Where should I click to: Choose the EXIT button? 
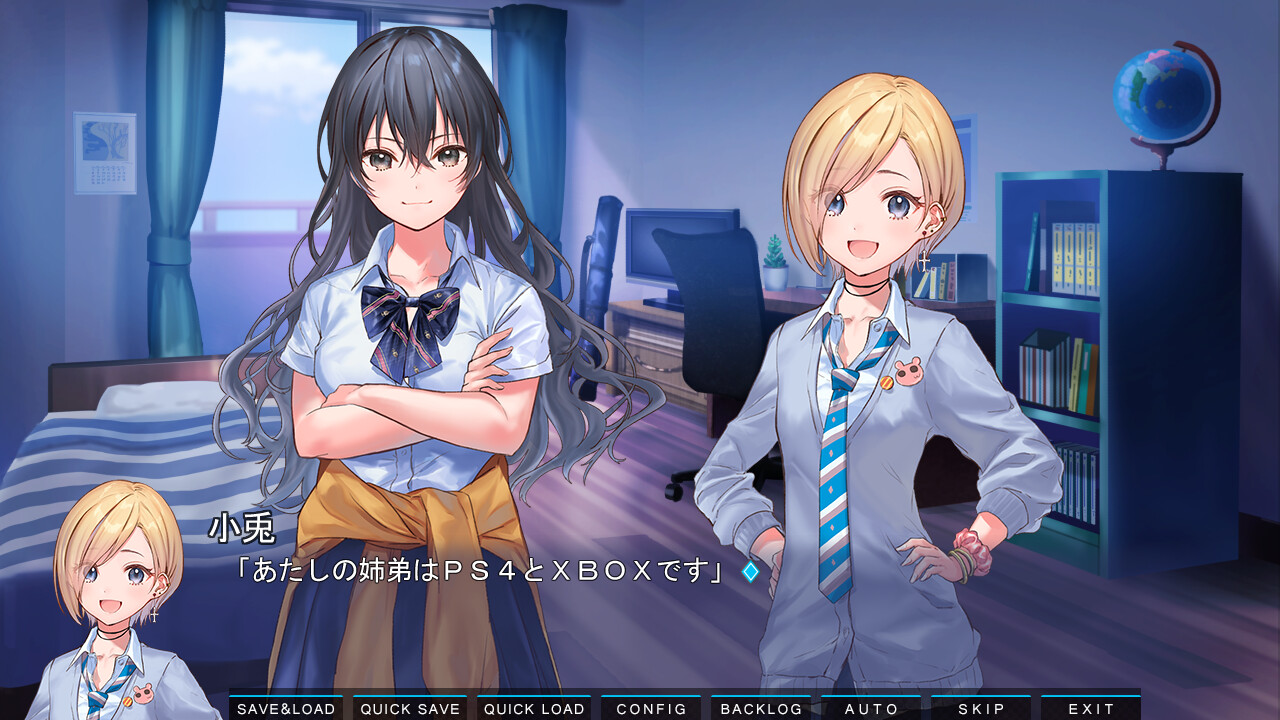pyautogui.click(x=1091, y=708)
